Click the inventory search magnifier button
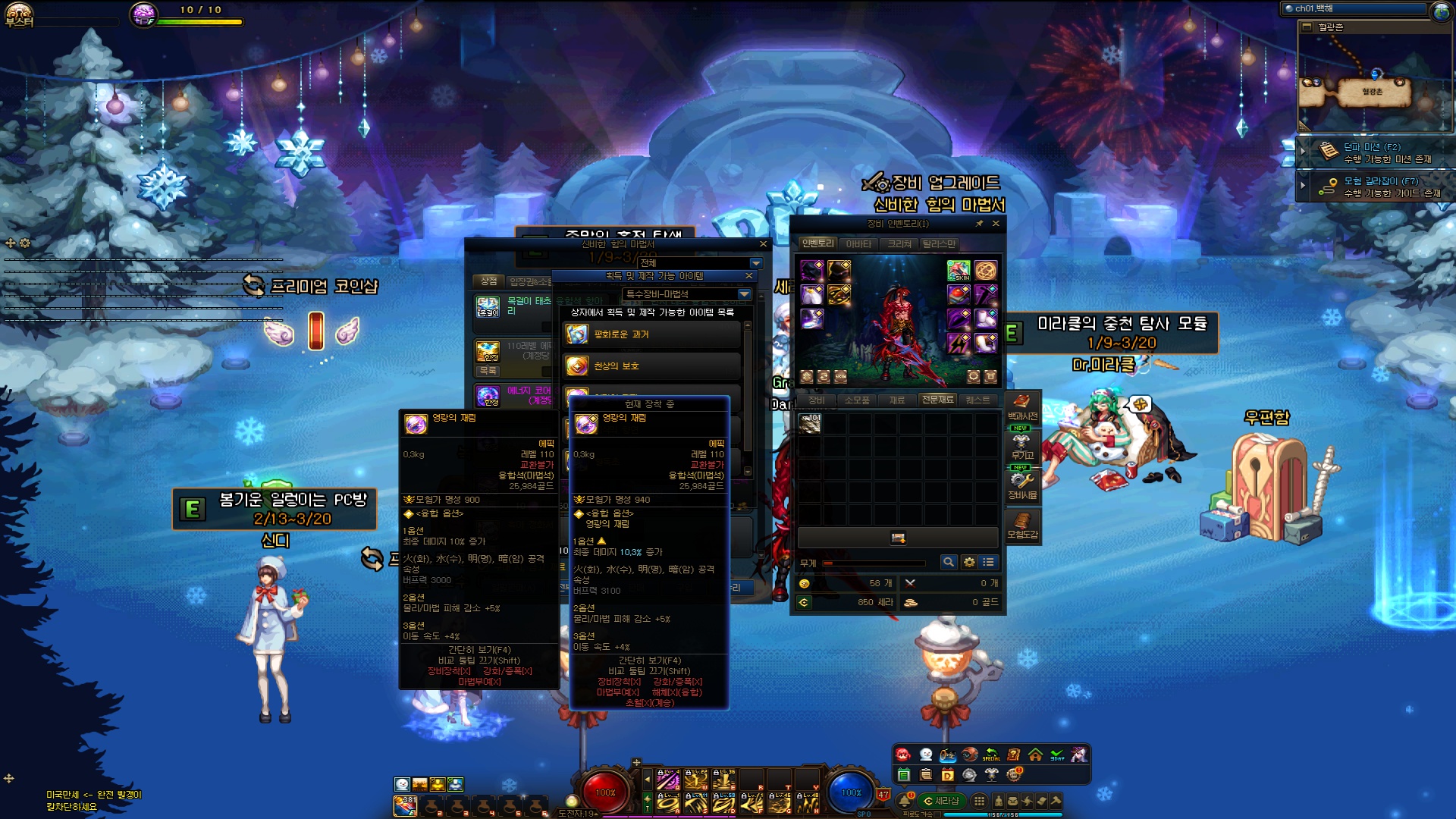This screenshot has height=819, width=1456. click(x=948, y=562)
